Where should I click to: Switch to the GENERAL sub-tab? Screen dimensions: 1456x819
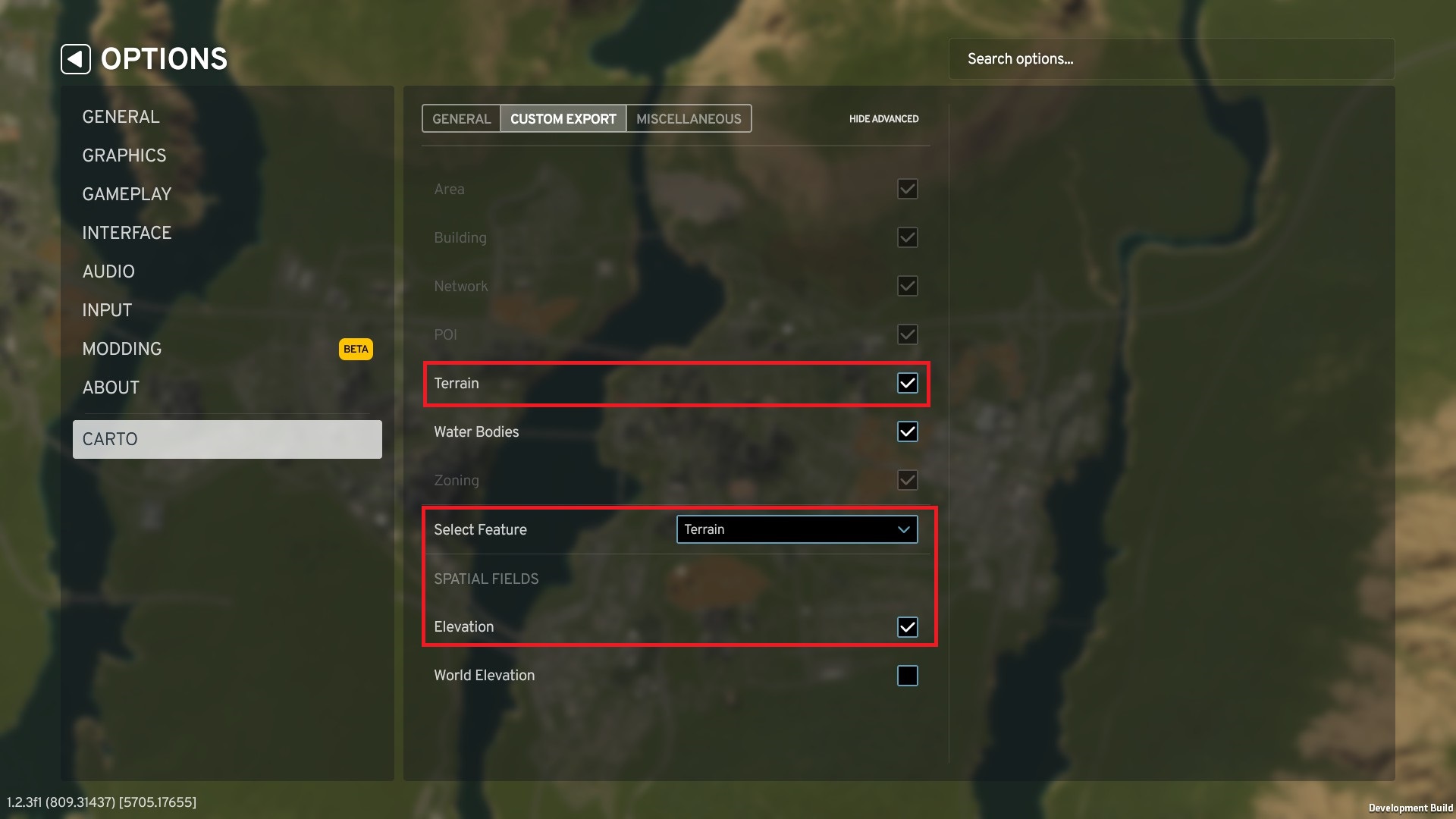(x=460, y=118)
